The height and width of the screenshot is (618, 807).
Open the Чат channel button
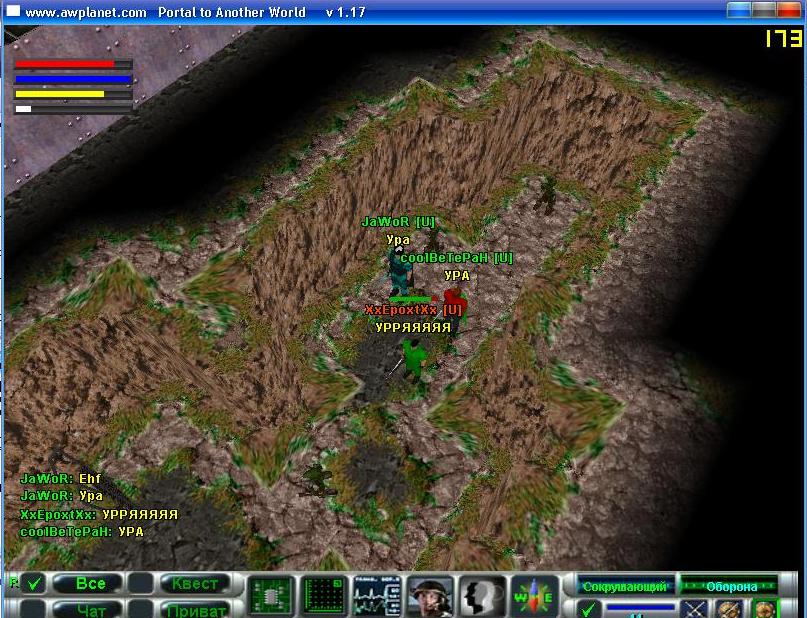(89, 609)
